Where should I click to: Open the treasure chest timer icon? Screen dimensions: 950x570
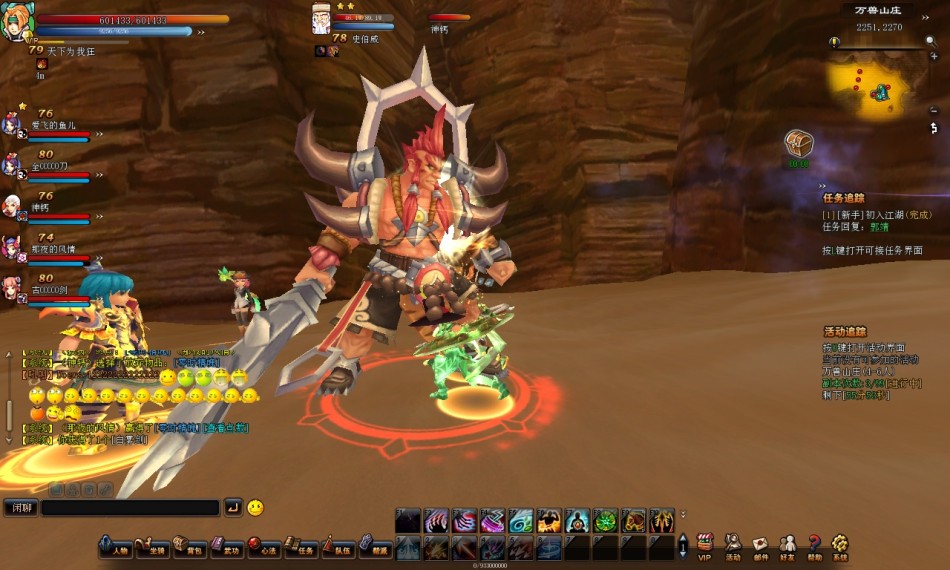coord(798,143)
